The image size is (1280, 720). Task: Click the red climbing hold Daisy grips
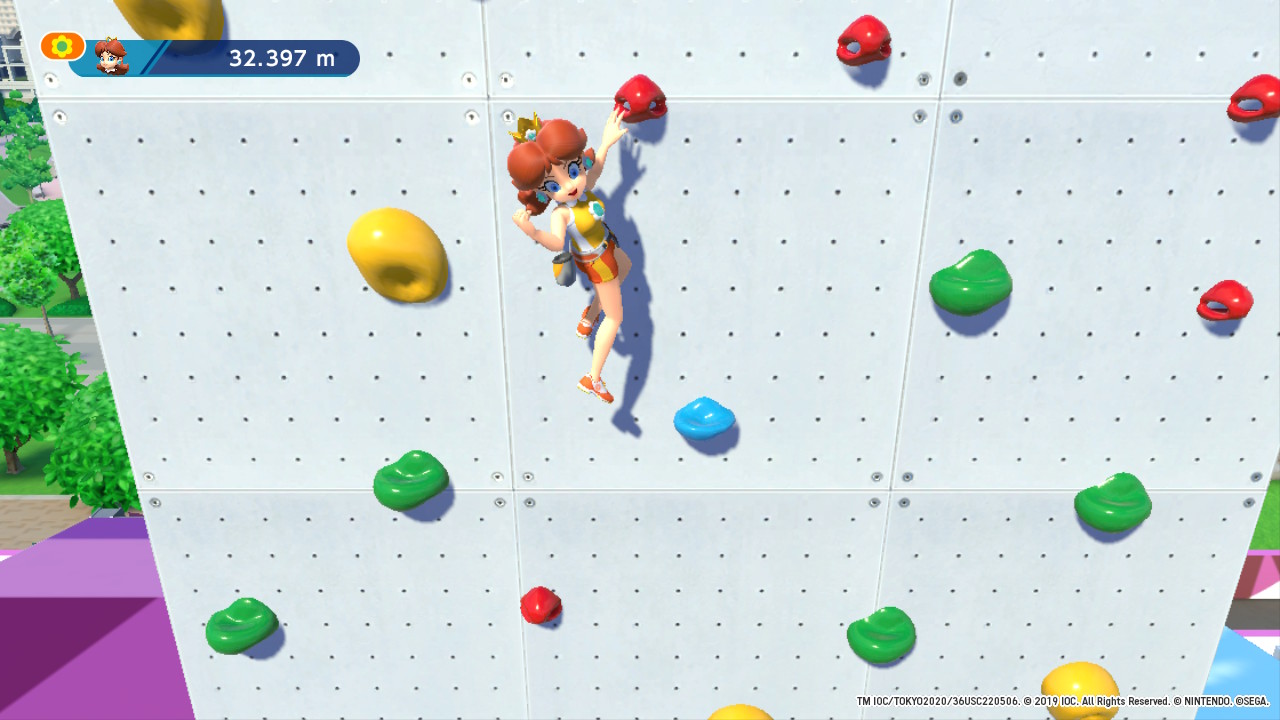(x=638, y=100)
